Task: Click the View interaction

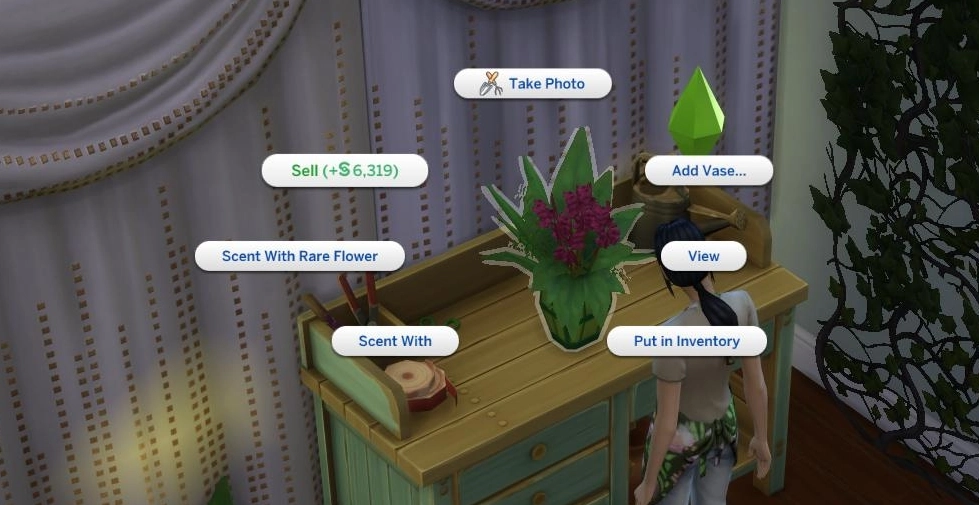Action: point(703,256)
